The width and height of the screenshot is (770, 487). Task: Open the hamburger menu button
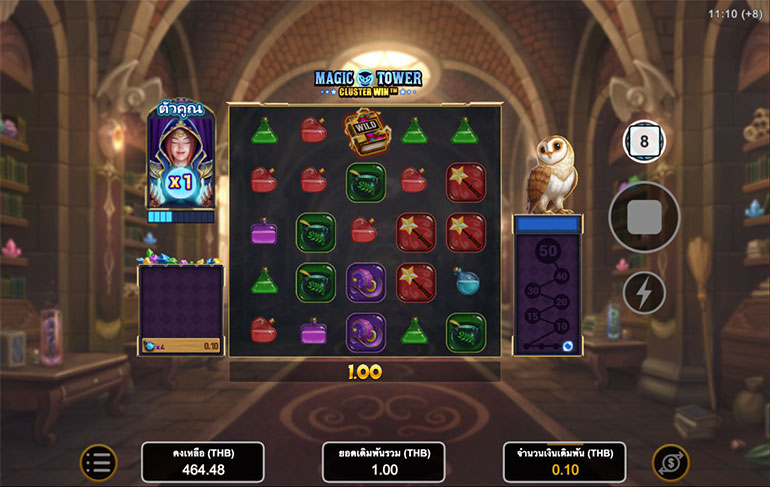click(x=98, y=462)
